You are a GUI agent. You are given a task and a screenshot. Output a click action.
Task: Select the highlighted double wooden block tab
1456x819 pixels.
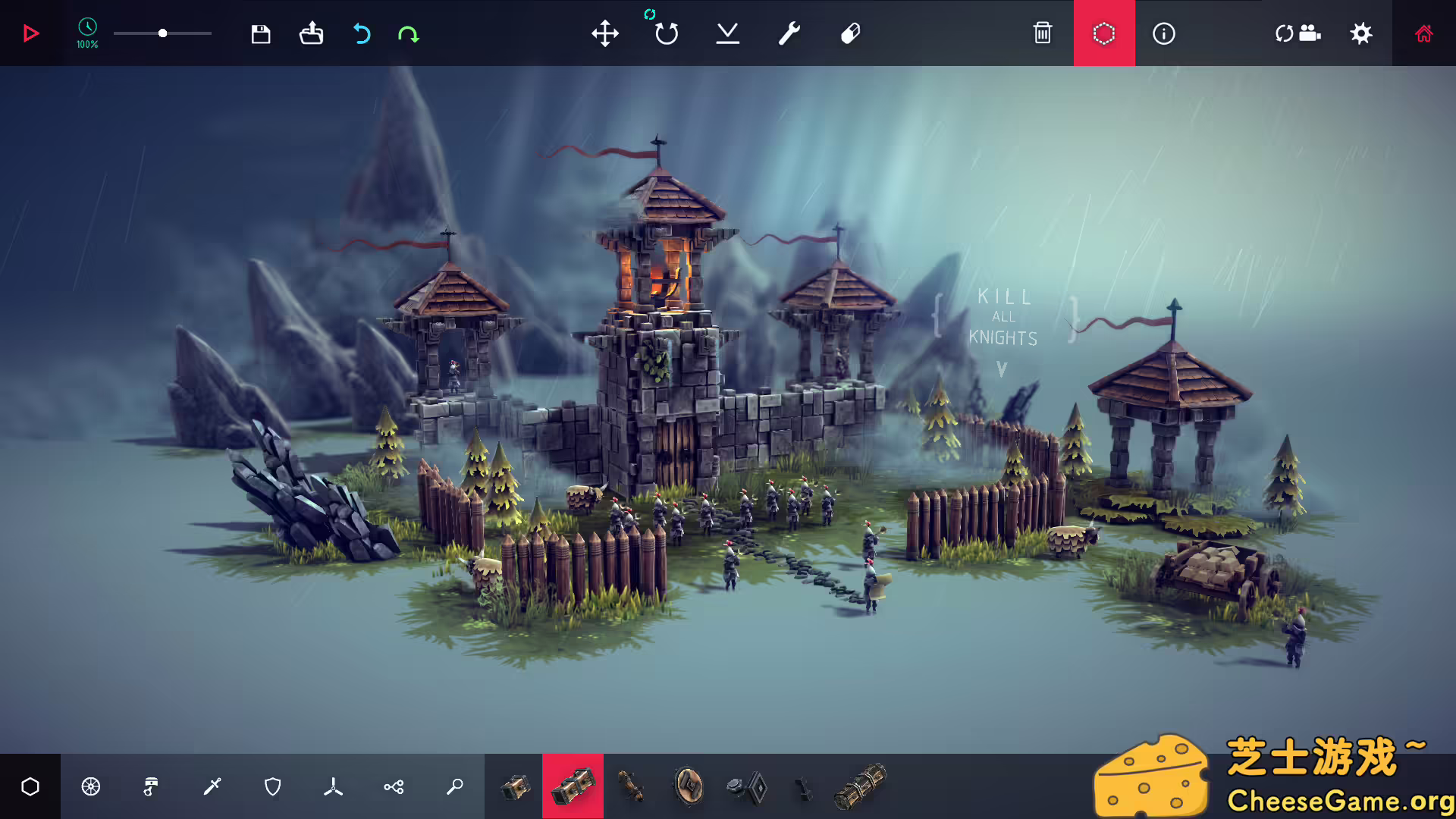pyautogui.click(x=573, y=787)
